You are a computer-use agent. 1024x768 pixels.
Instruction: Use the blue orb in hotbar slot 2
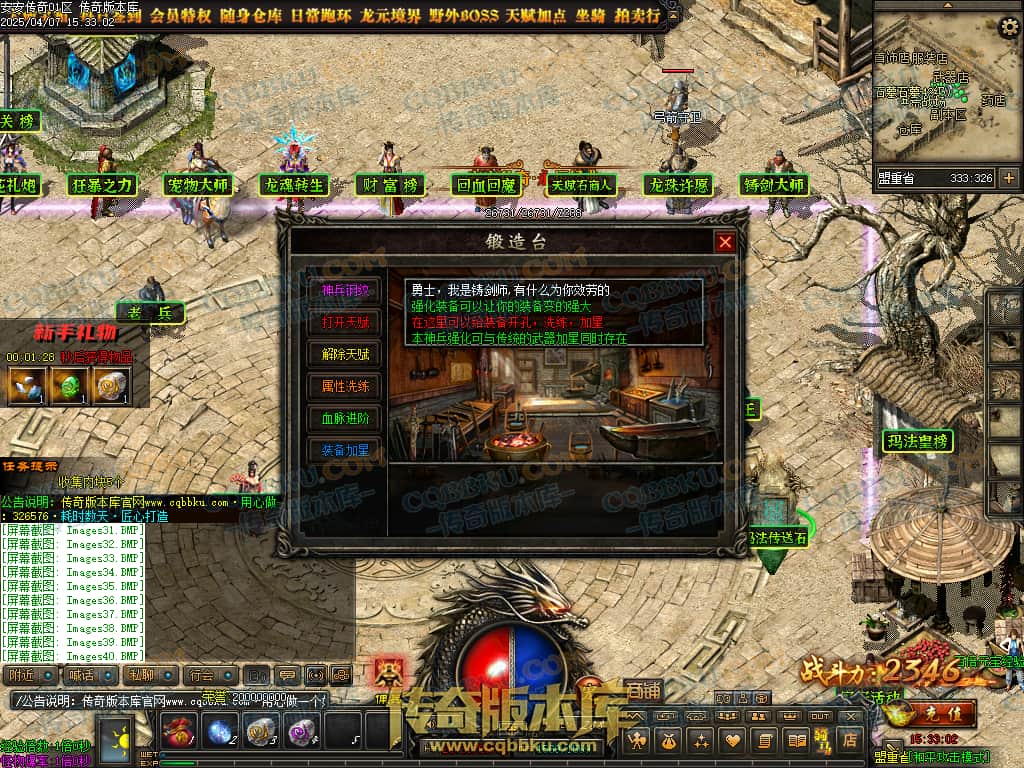pos(219,732)
